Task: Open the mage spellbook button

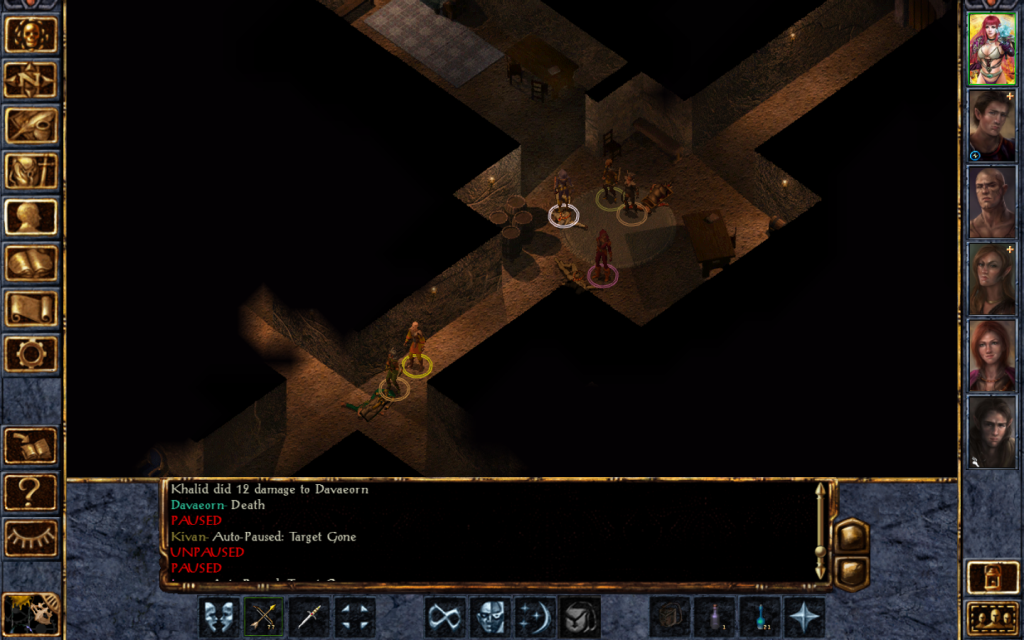Action: coord(30,263)
